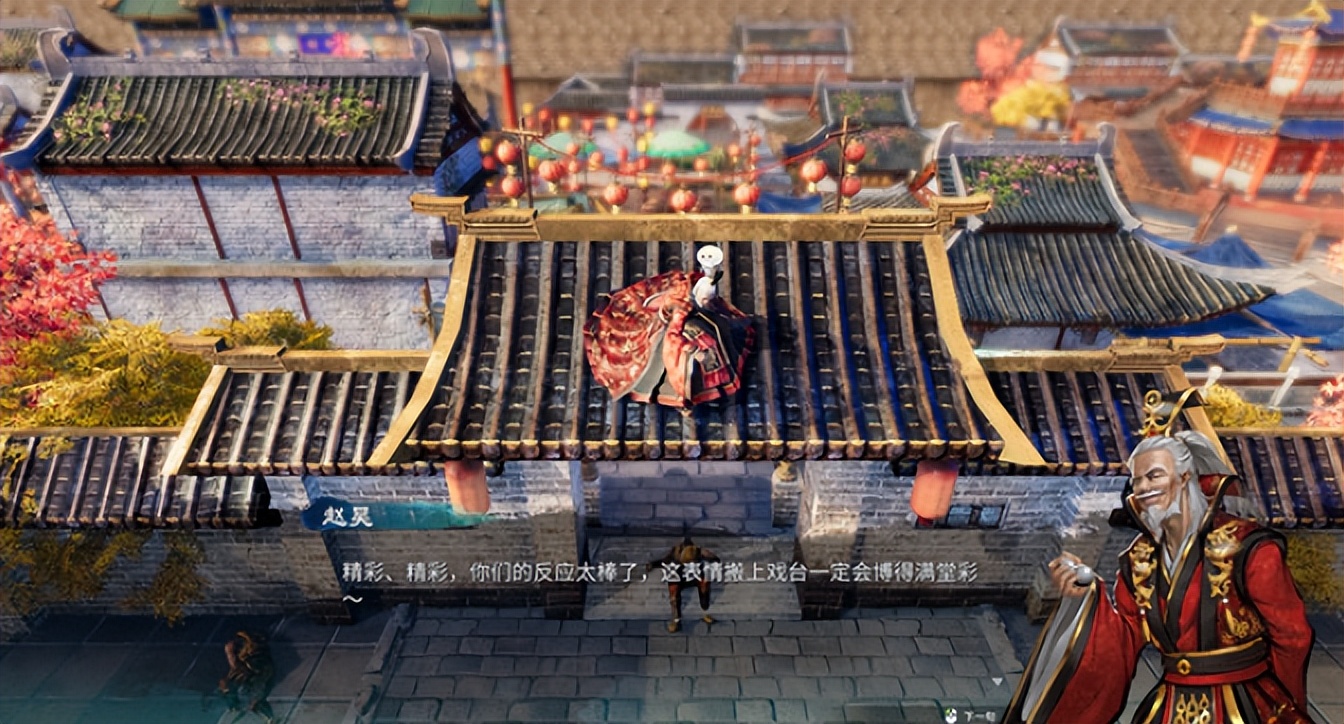Click the elder's raised staff orb

pyautogui.click(x=1081, y=575)
